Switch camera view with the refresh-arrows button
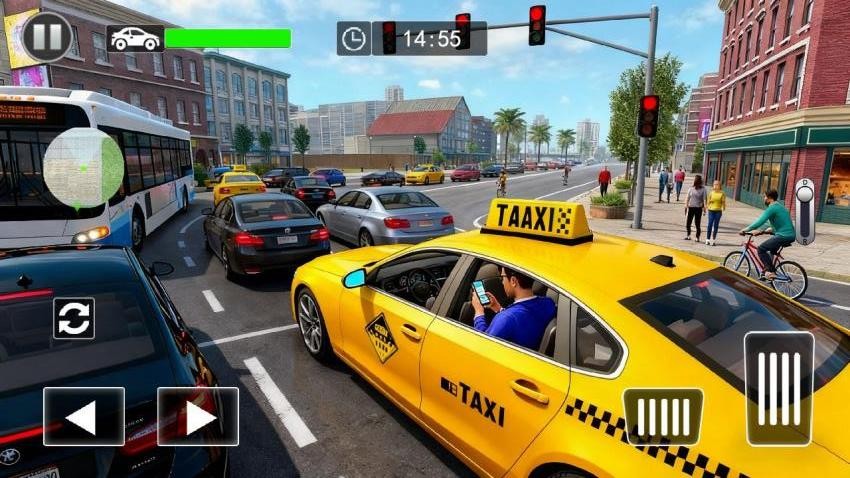 pyautogui.click(x=74, y=318)
